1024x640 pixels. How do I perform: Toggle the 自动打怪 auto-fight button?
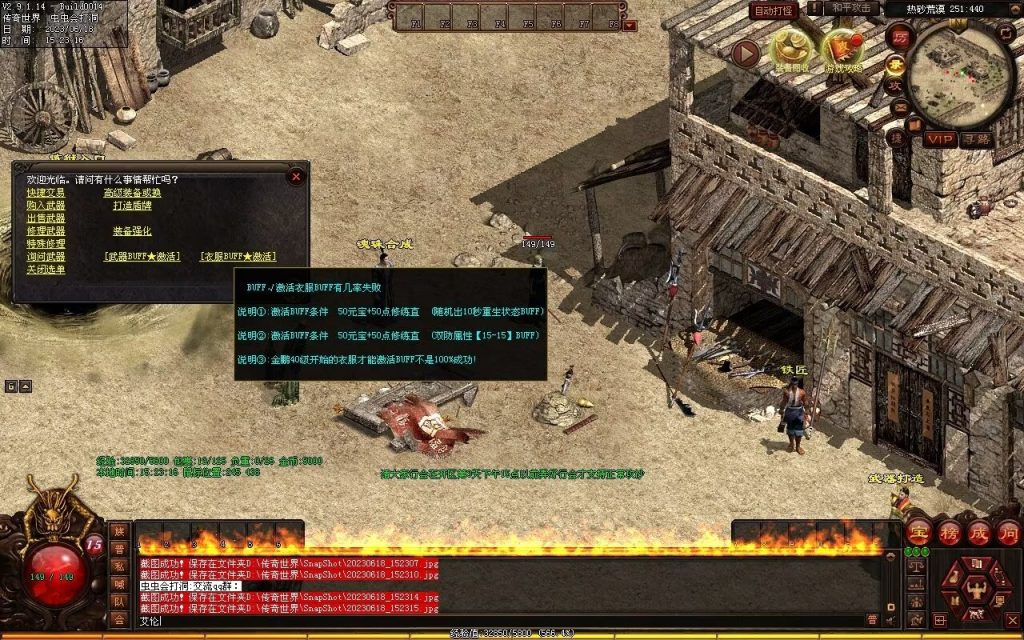pyautogui.click(x=773, y=11)
